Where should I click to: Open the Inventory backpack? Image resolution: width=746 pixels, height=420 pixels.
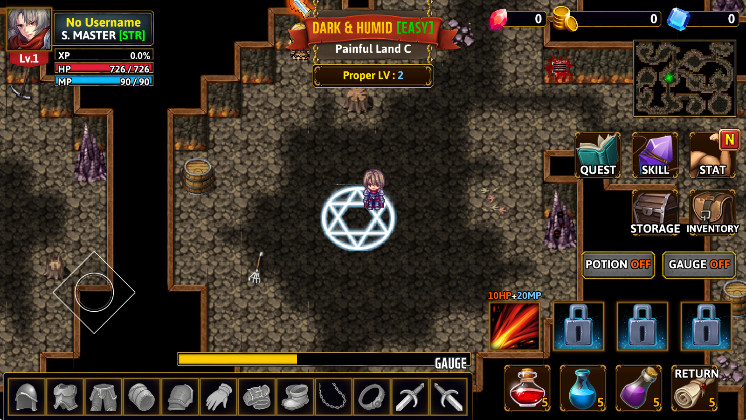point(713,212)
